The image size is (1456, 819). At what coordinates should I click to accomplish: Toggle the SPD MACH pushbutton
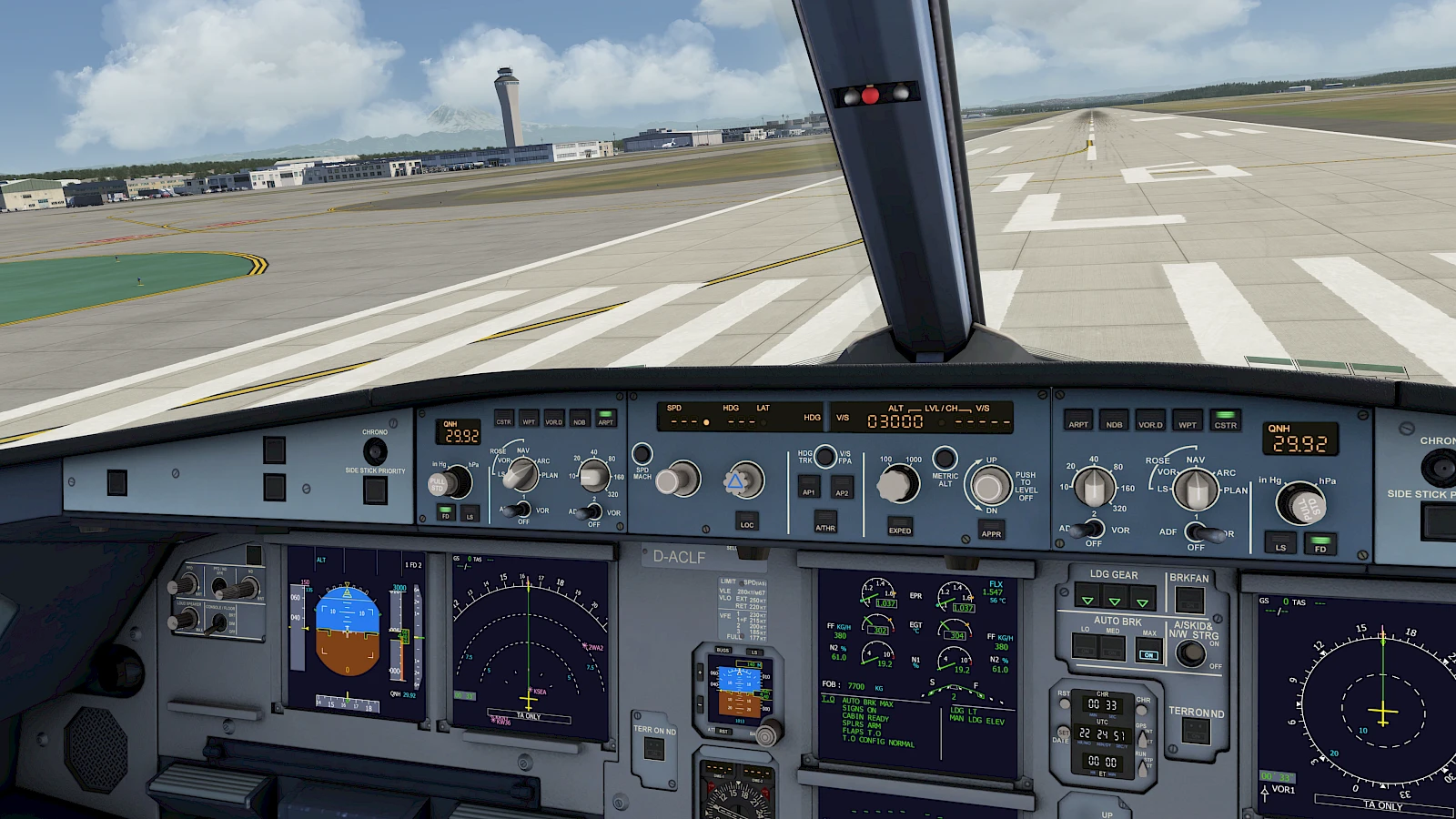tap(642, 453)
